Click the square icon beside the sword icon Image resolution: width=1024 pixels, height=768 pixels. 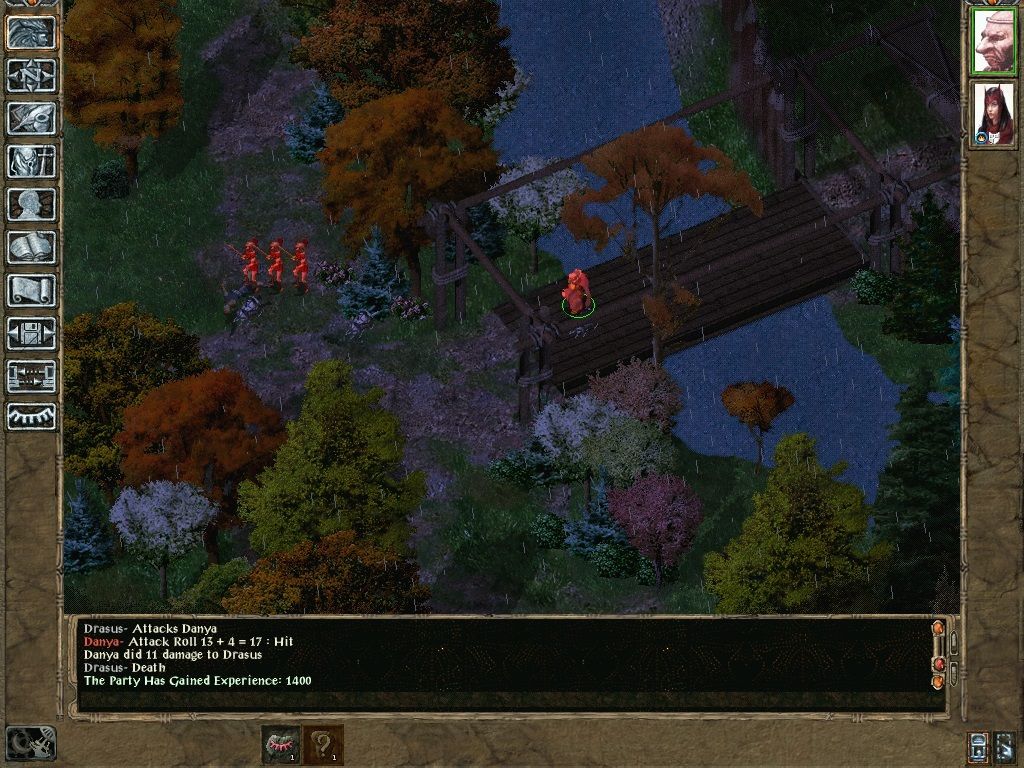978,746
